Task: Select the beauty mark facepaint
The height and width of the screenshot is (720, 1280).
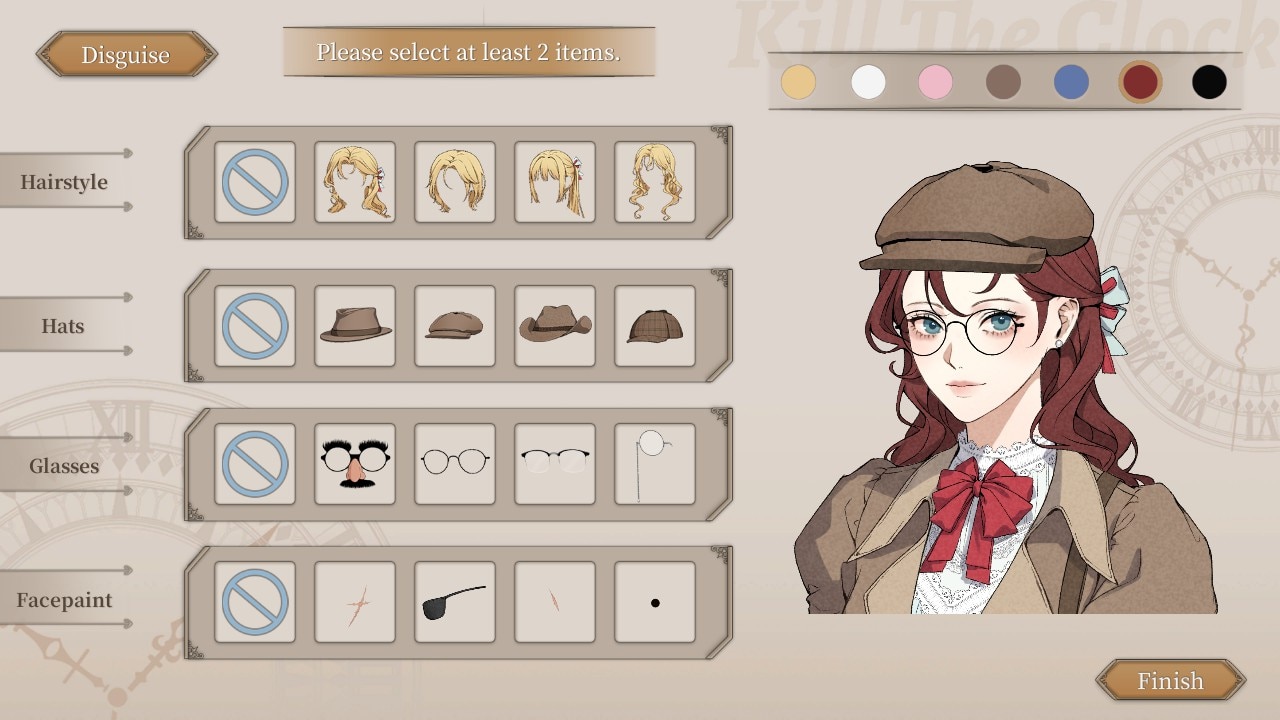Action: pyautogui.click(x=655, y=602)
